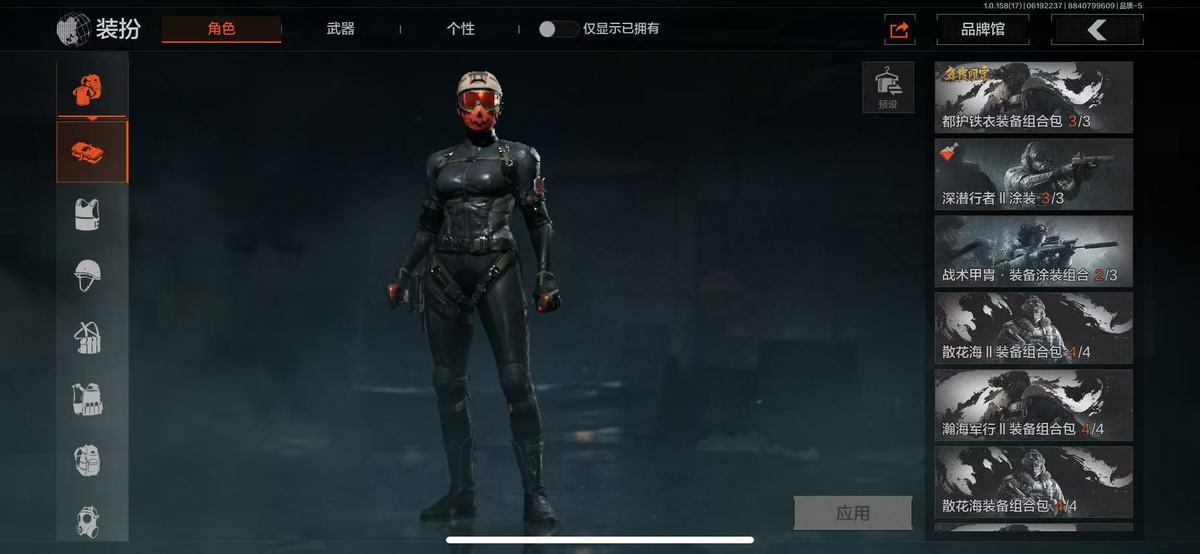Screen dimensions: 1200x554
Task: Open the 预设 preset button
Action: click(888, 88)
